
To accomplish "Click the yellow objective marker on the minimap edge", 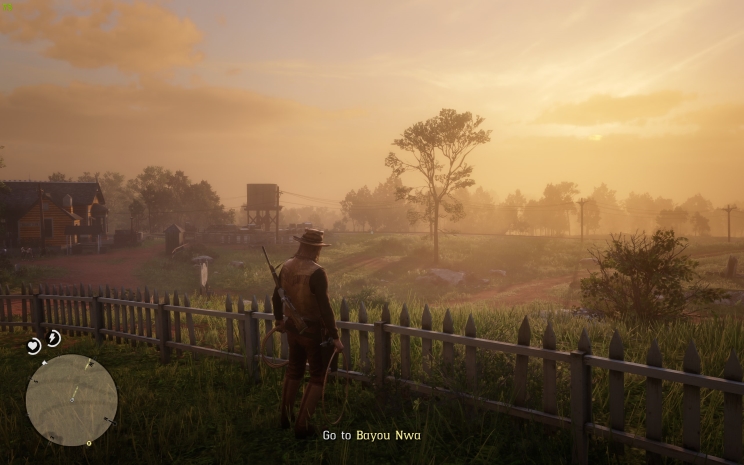I will pos(88,442).
